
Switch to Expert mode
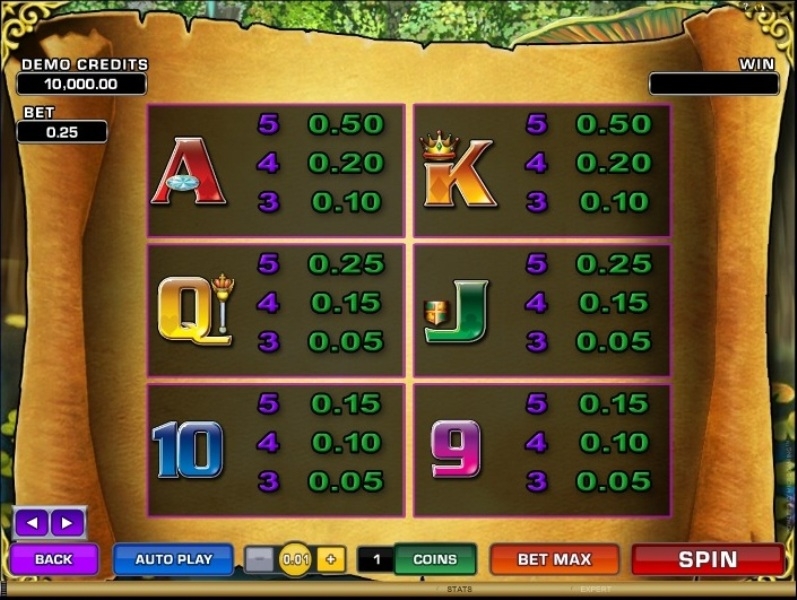(596, 590)
